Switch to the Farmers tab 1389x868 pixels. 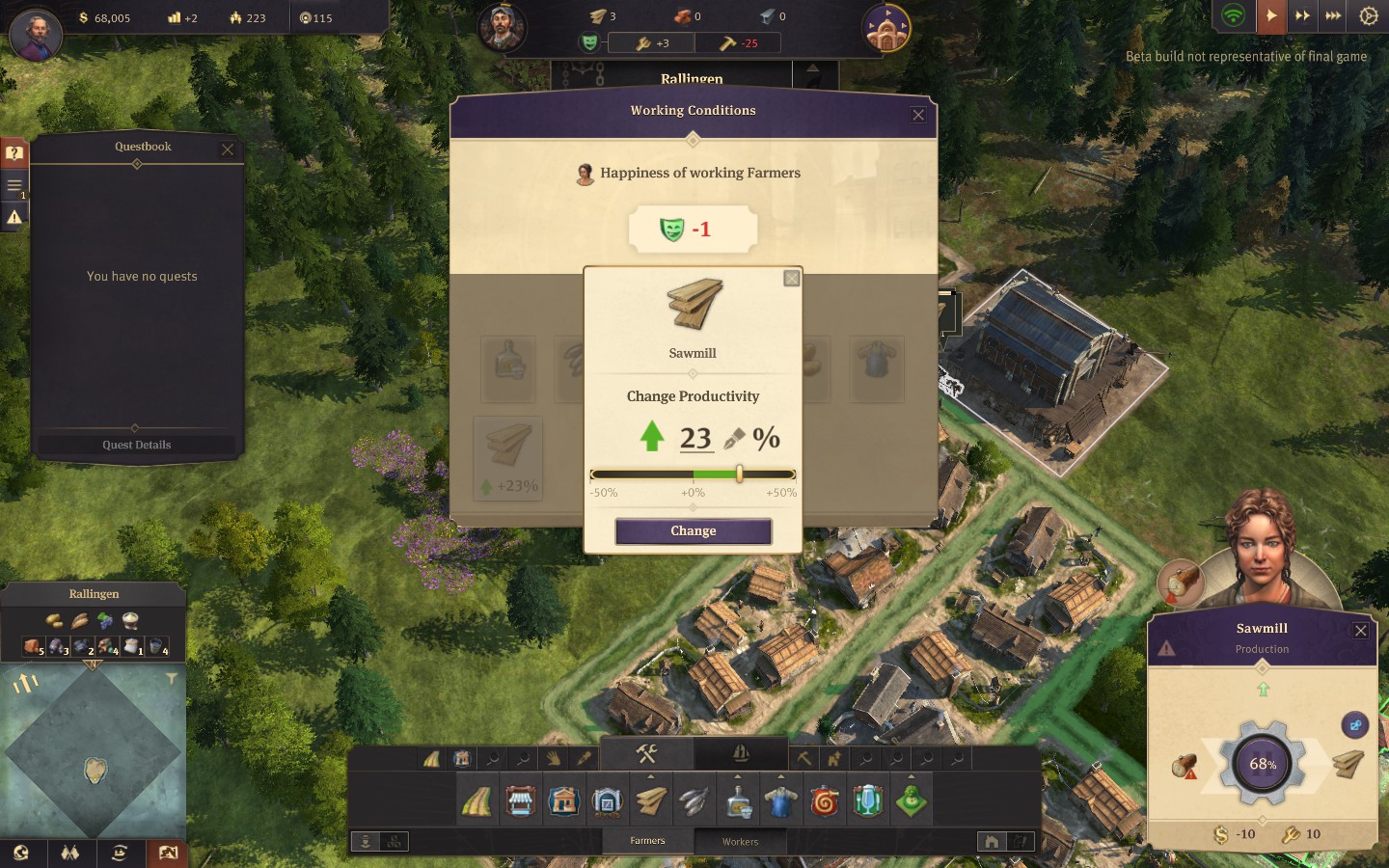(647, 841)
